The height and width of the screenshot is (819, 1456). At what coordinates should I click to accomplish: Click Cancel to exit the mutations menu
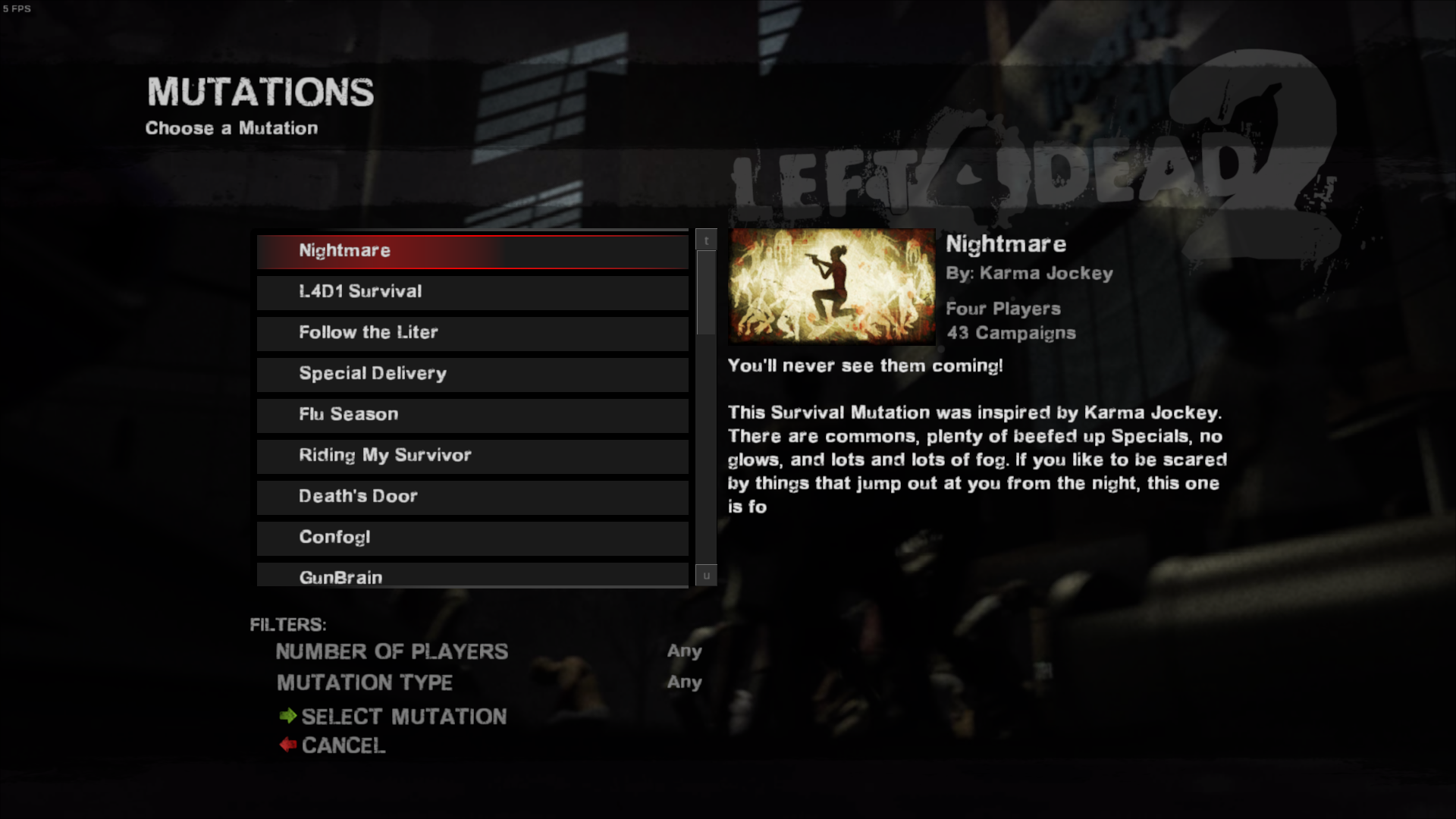(343, 745)
